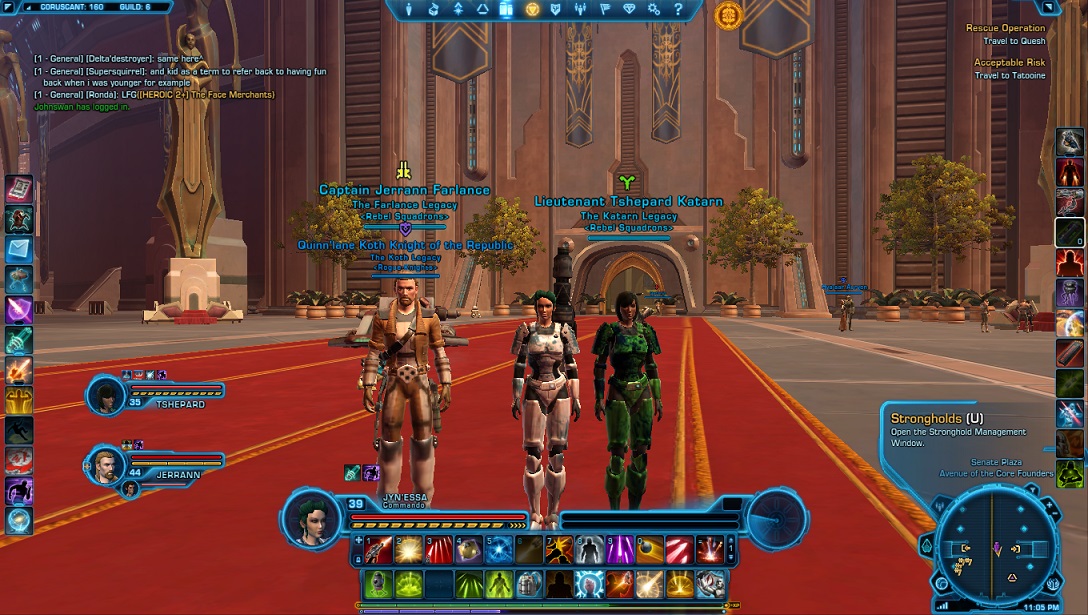Activate the purple beams ability in slot 9

coord(620,549)
